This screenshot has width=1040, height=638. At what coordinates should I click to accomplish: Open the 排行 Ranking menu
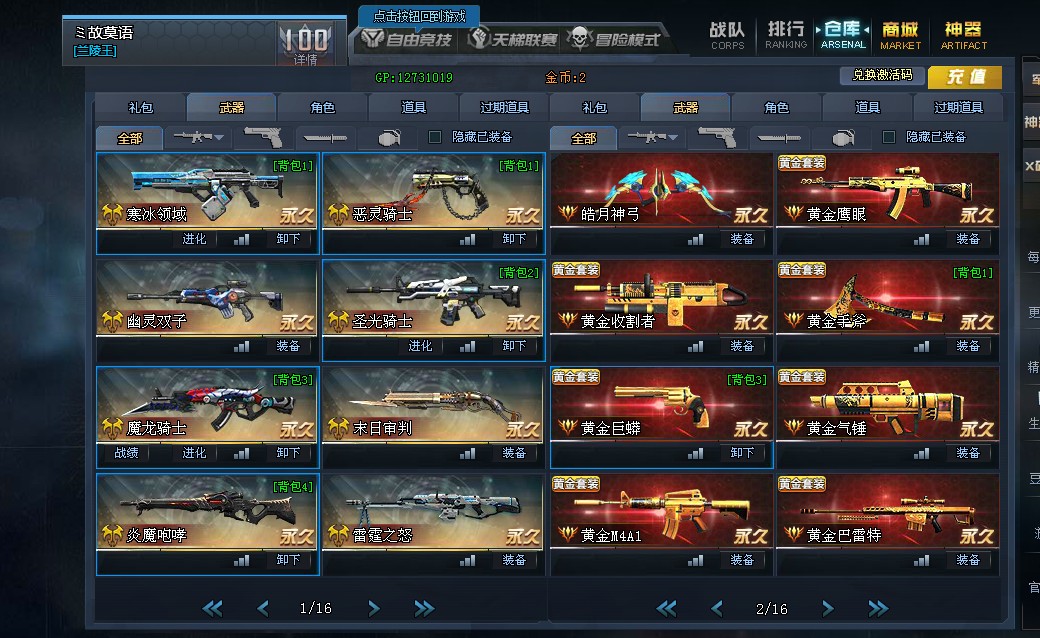pyautogui.click(x=786, y=35)
